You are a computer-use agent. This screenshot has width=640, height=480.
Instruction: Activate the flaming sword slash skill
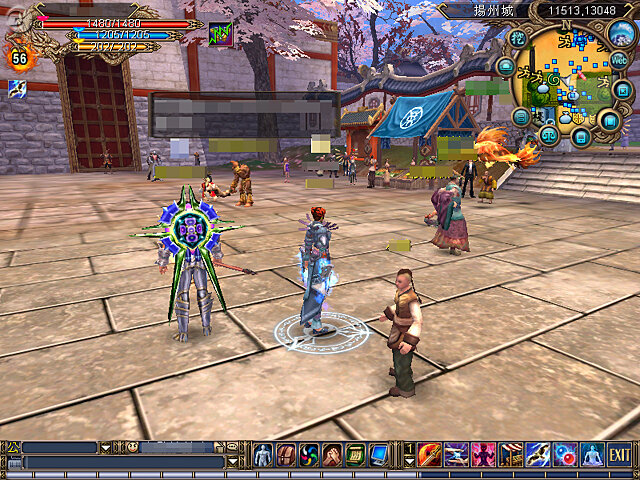pos(430,454)
